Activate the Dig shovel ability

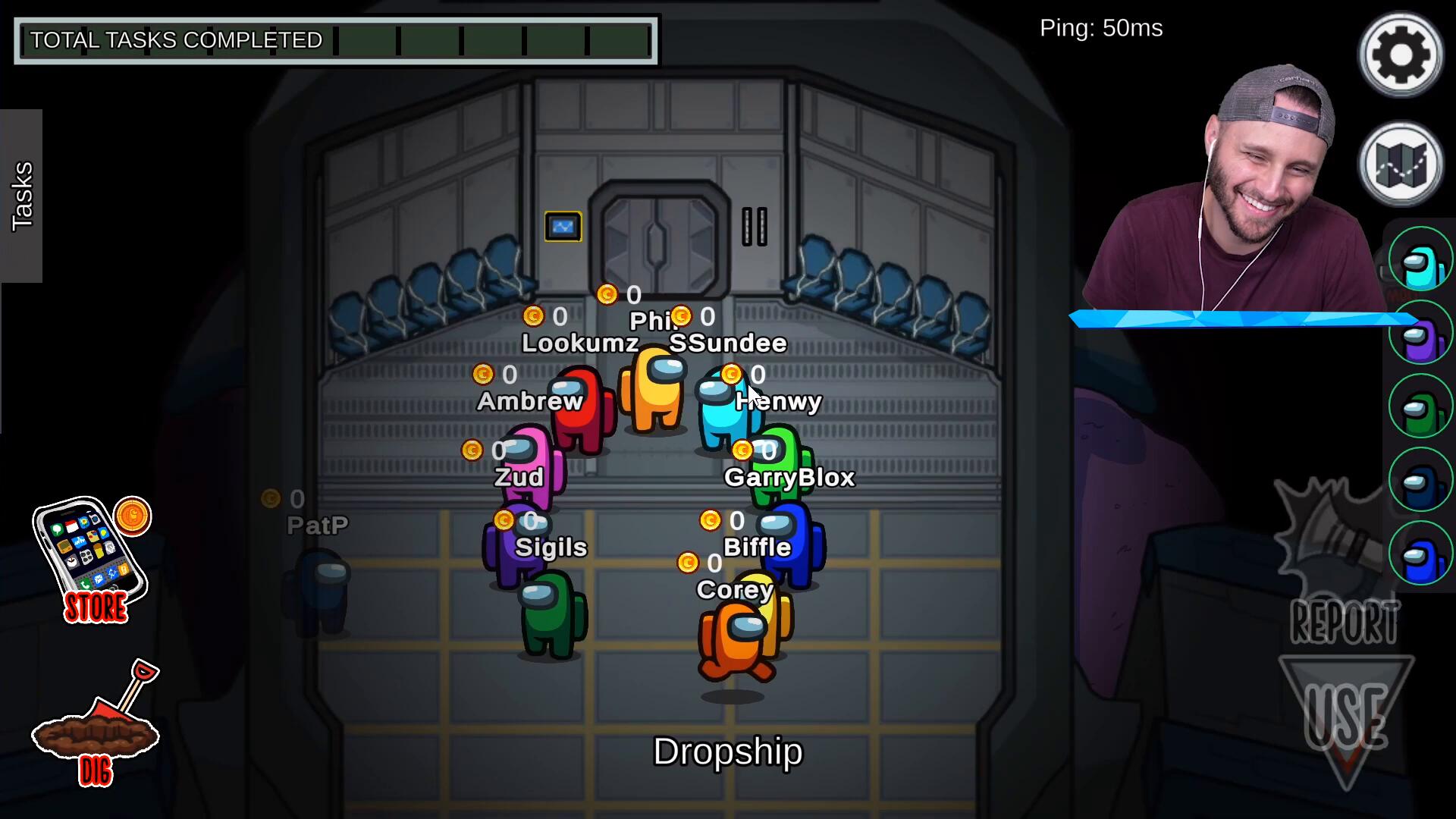click(x=96, y=724)
